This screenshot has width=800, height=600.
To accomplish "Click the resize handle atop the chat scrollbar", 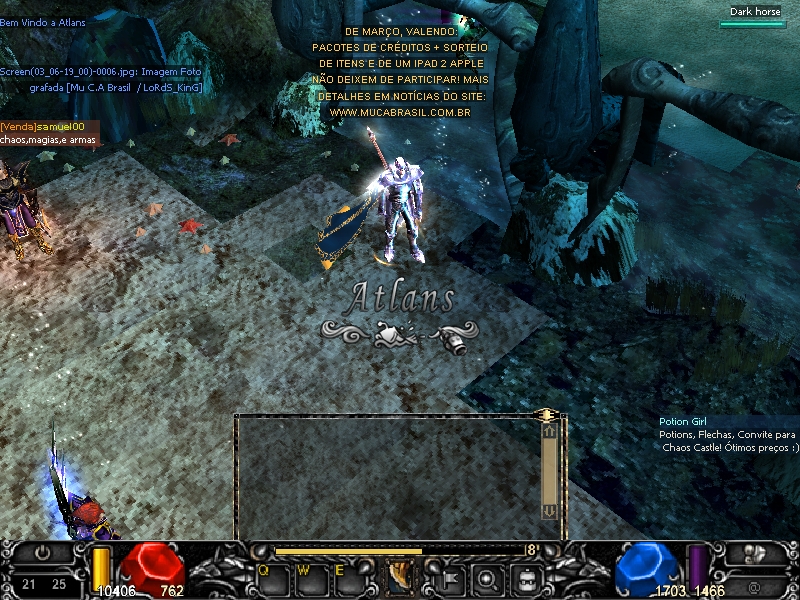I will (x=547, y=413).
